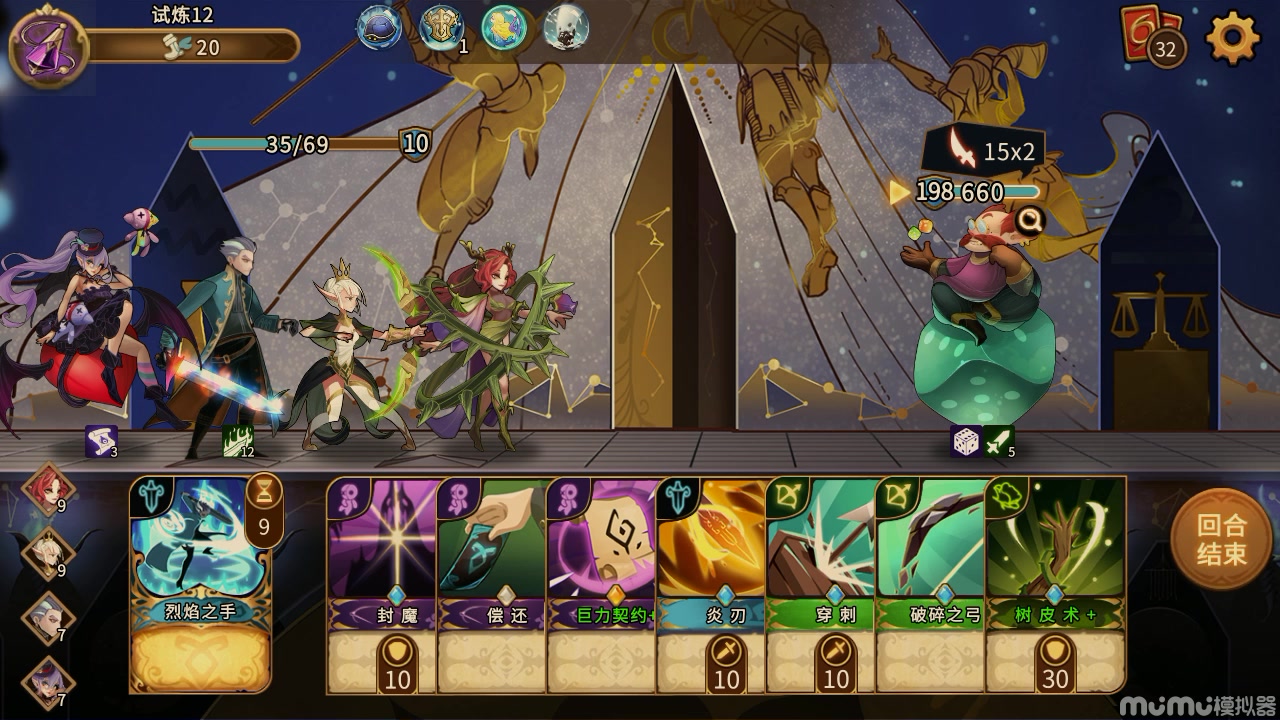Select the purple-haired hero portrait

click(x=47, y=679)
